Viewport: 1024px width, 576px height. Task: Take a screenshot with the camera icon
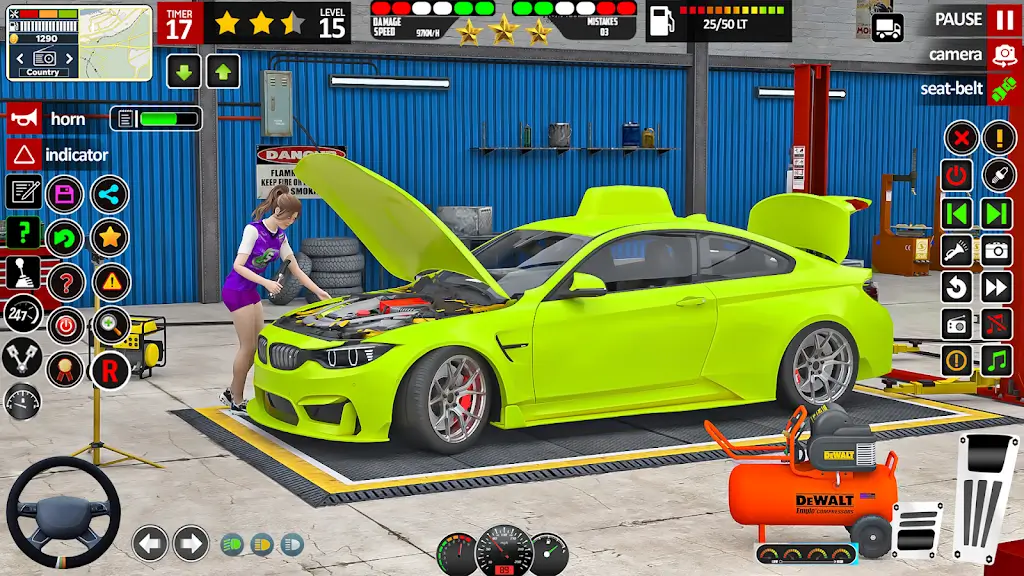click(x=997, y=250)
